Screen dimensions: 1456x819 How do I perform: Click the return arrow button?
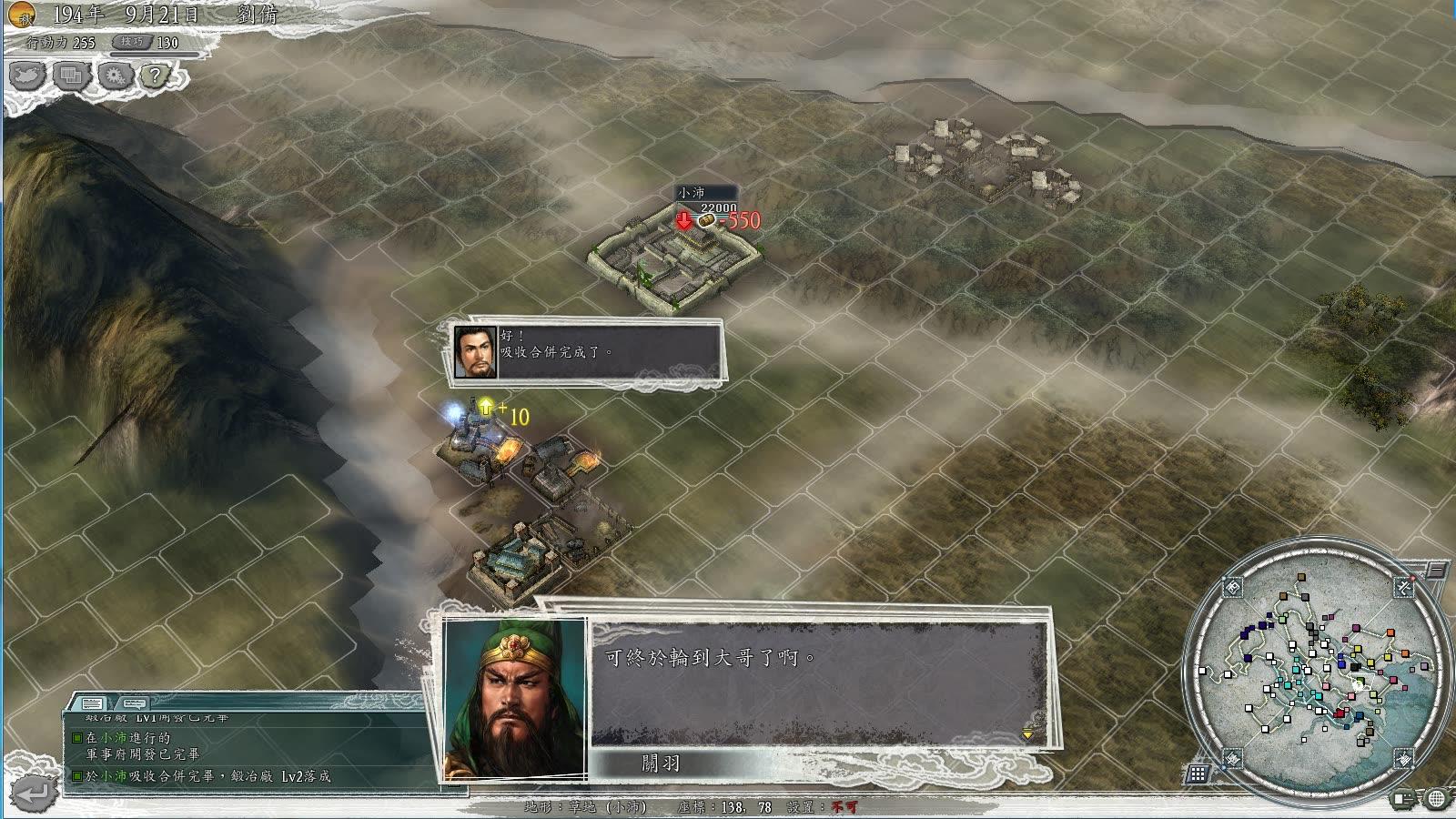tap(31, 794)
